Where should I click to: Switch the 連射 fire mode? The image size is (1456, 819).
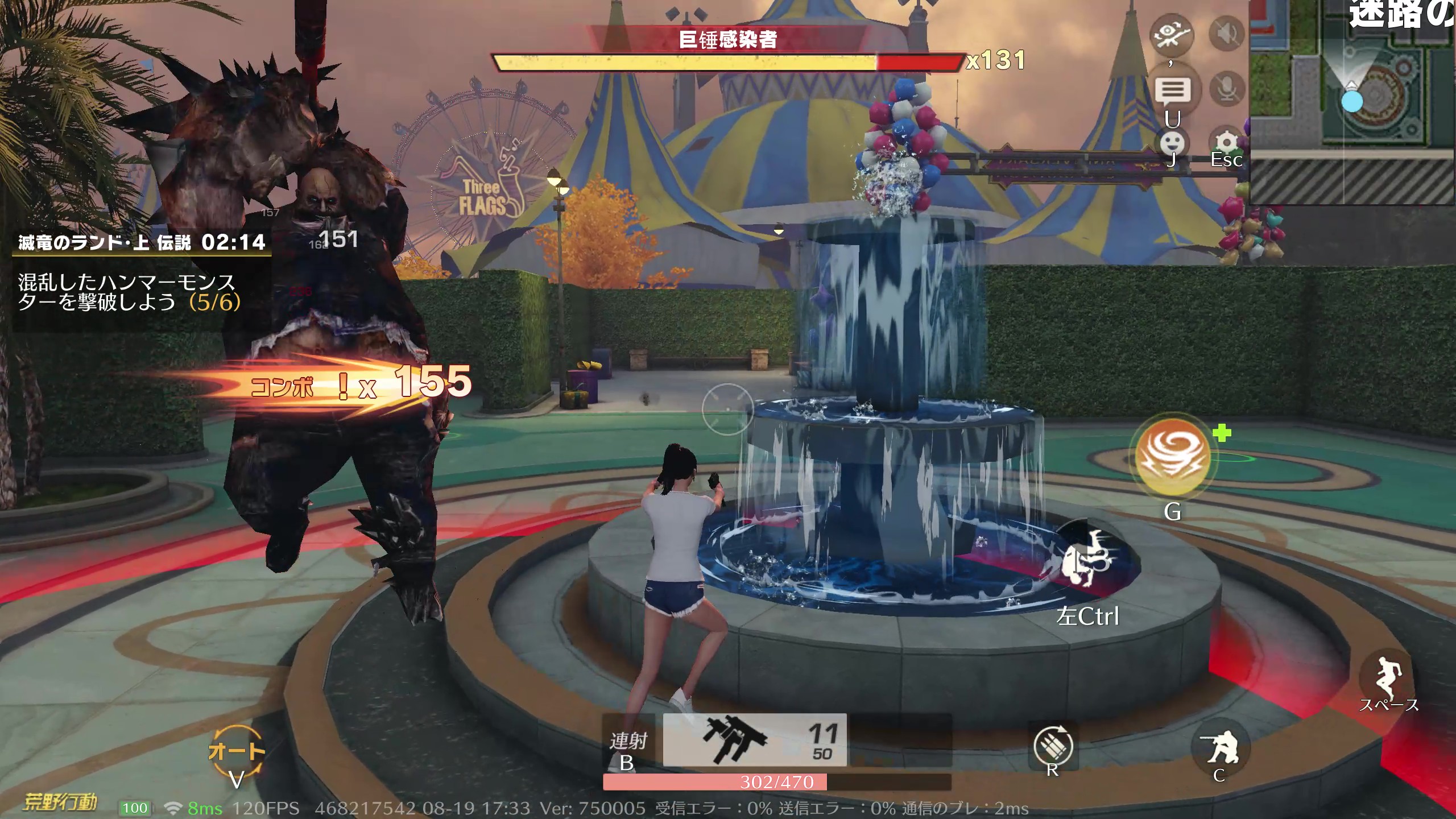coord(628,742)
